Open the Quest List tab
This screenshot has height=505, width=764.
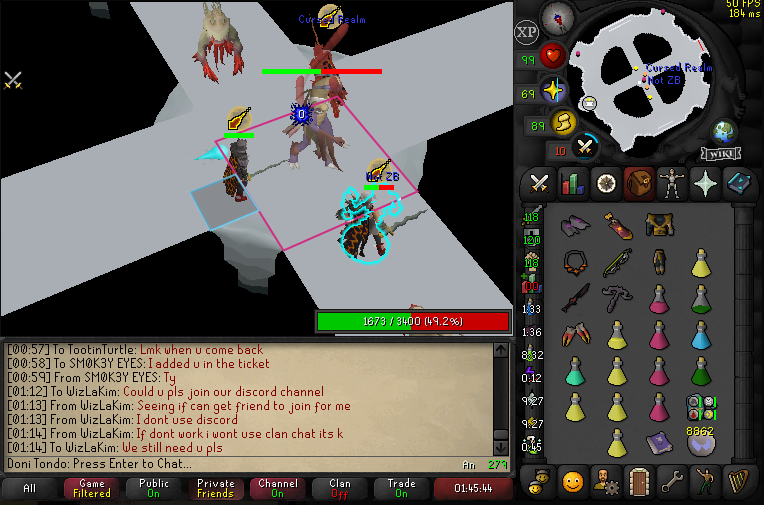tap(606, 183)
